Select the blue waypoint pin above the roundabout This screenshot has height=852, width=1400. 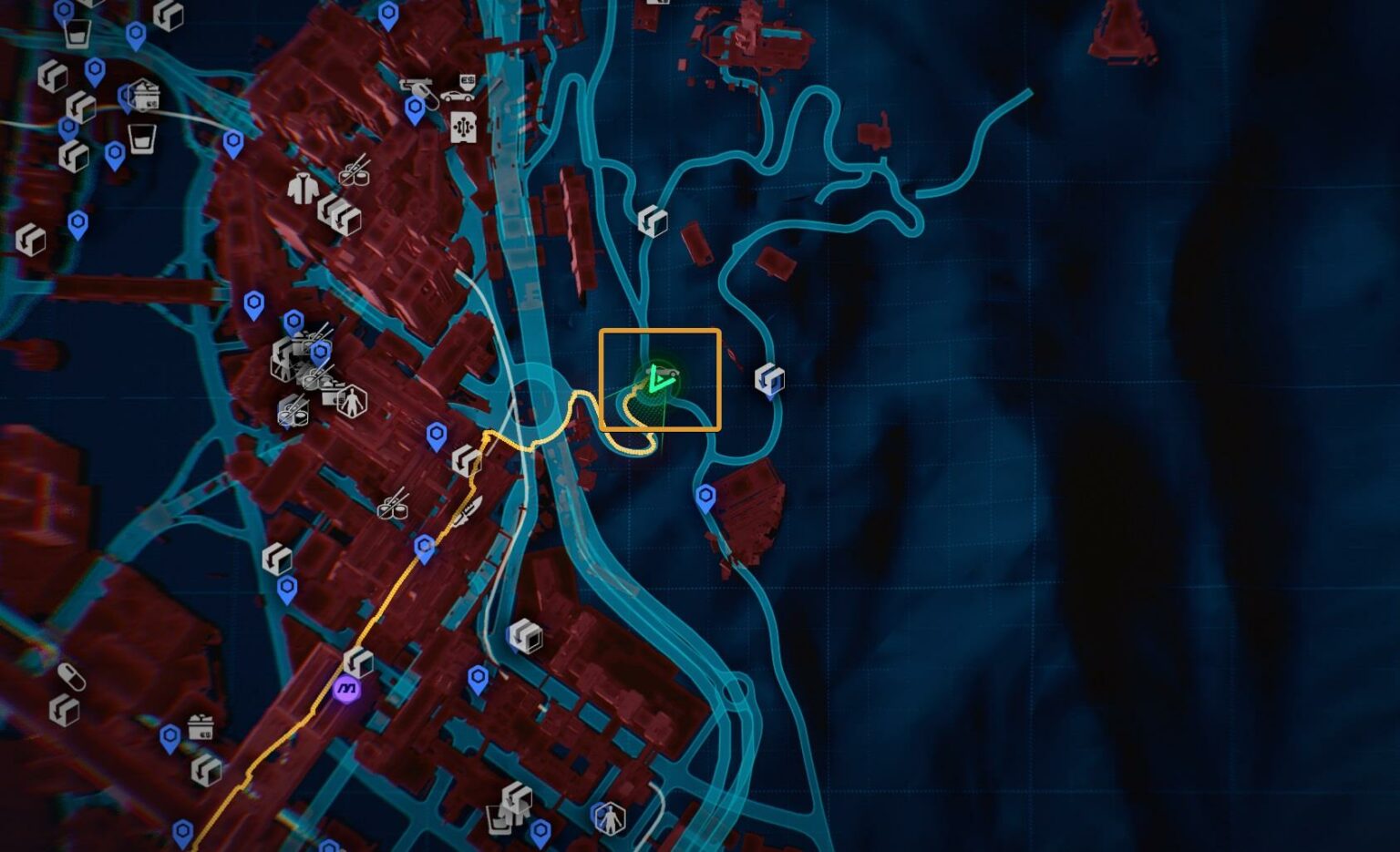437,437
